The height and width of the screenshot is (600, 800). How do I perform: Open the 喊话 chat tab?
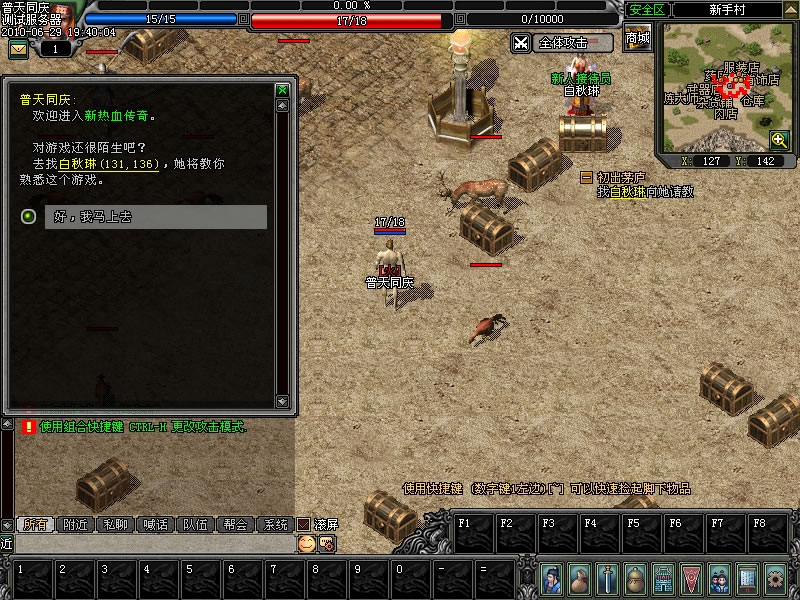(x=156, y=524)
